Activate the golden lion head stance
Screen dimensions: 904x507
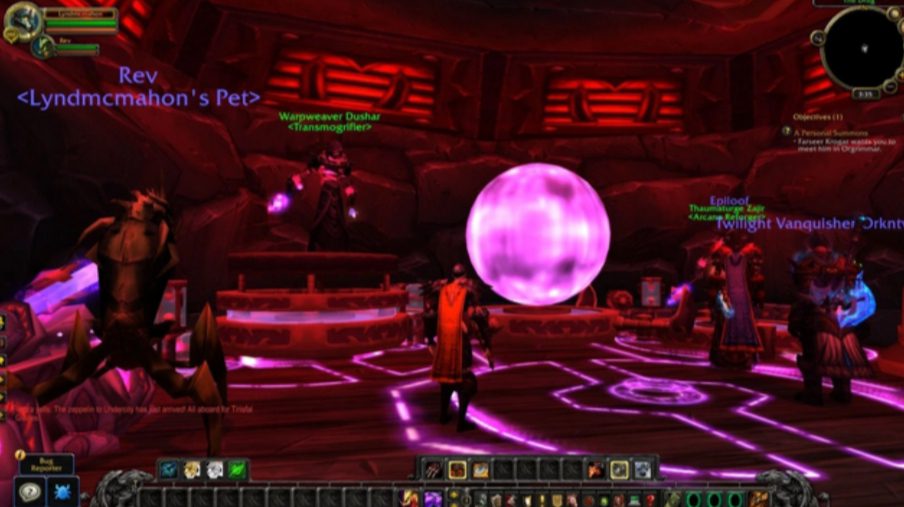pos(191,469)
